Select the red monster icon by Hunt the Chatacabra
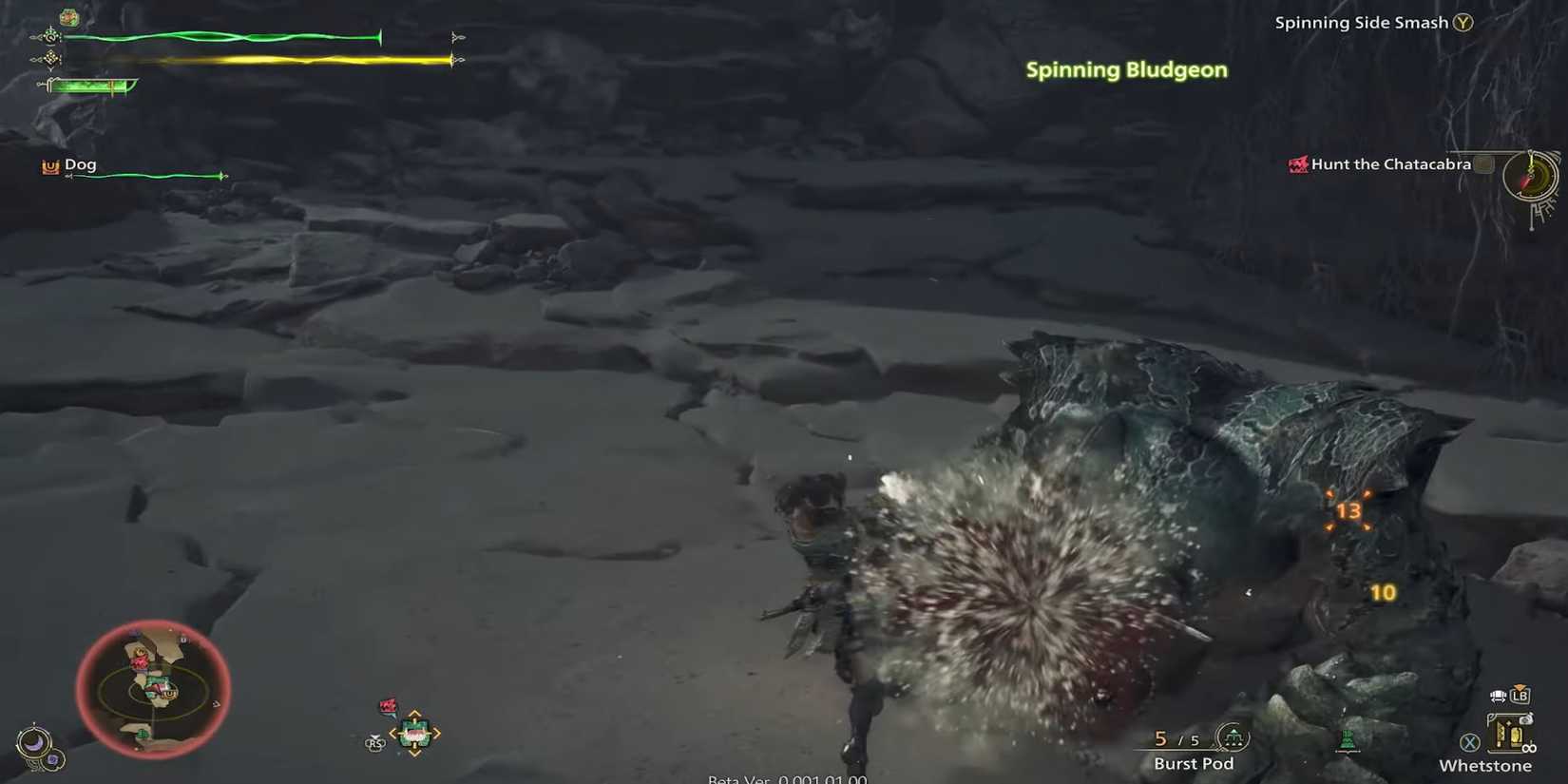This screenshot has width=1568, height=784. click(1297, 163)
